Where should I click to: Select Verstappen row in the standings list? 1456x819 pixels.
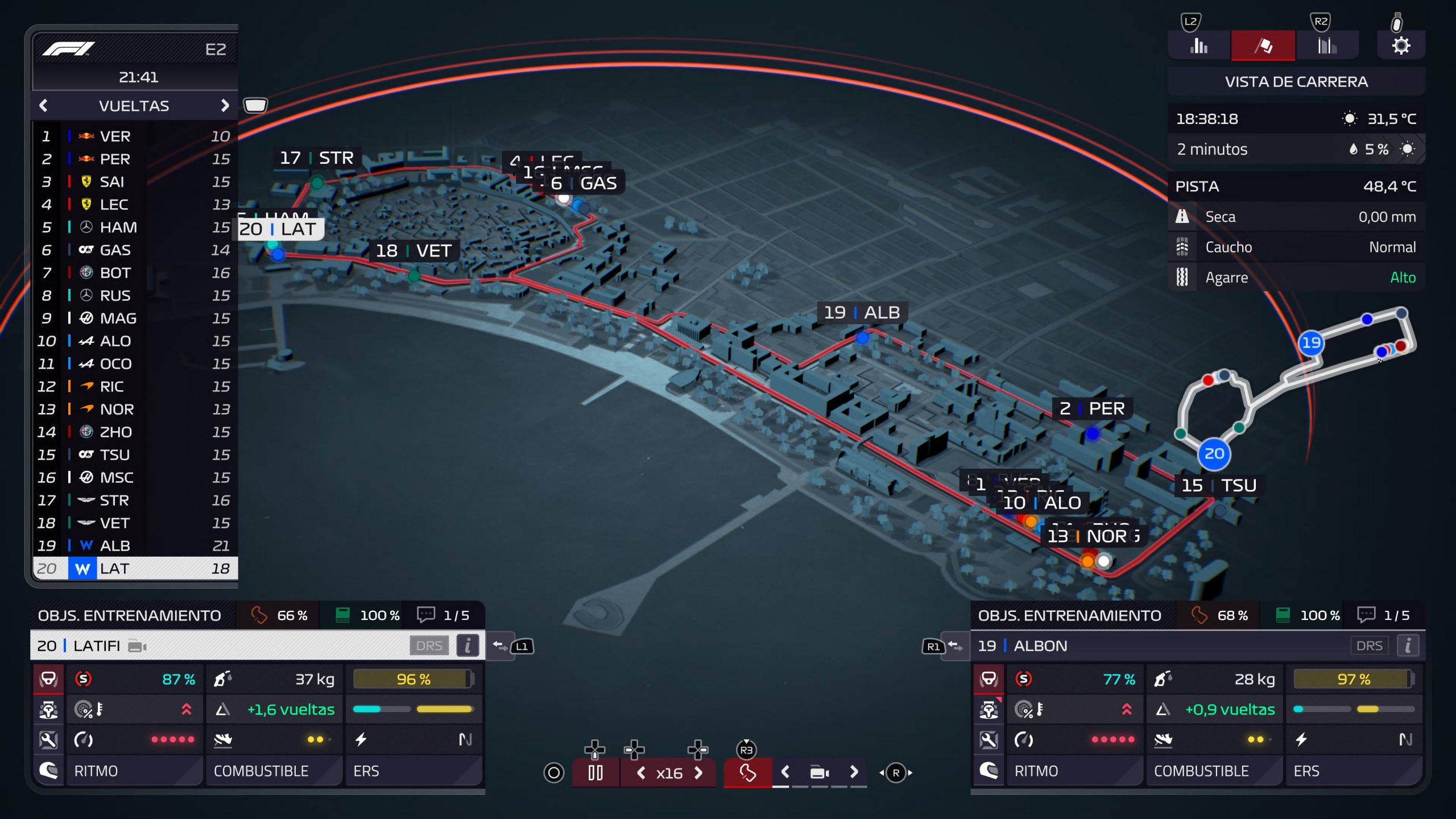(x=135, y=136)
